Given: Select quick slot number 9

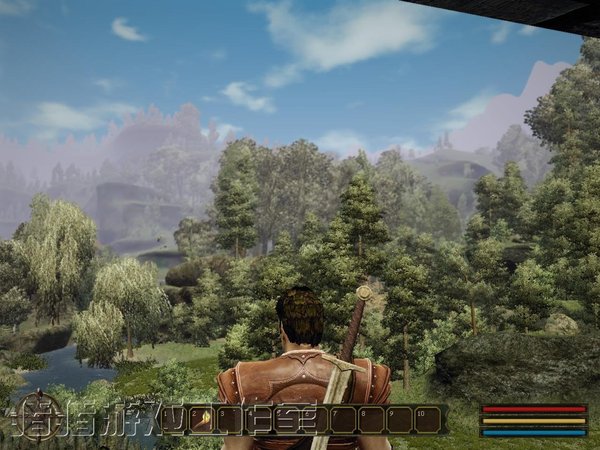Looking at the screenshot, I should (x=400, y=419).
